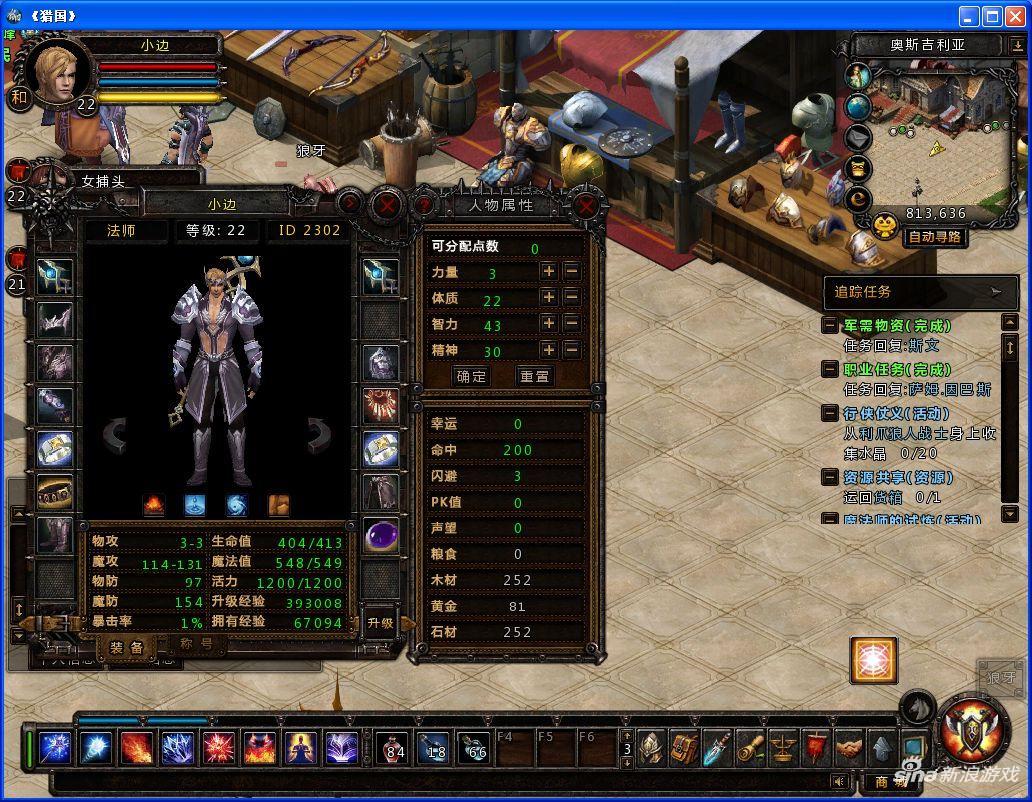
Task: Reset stat points with 重置
Action: pos(535,376)
